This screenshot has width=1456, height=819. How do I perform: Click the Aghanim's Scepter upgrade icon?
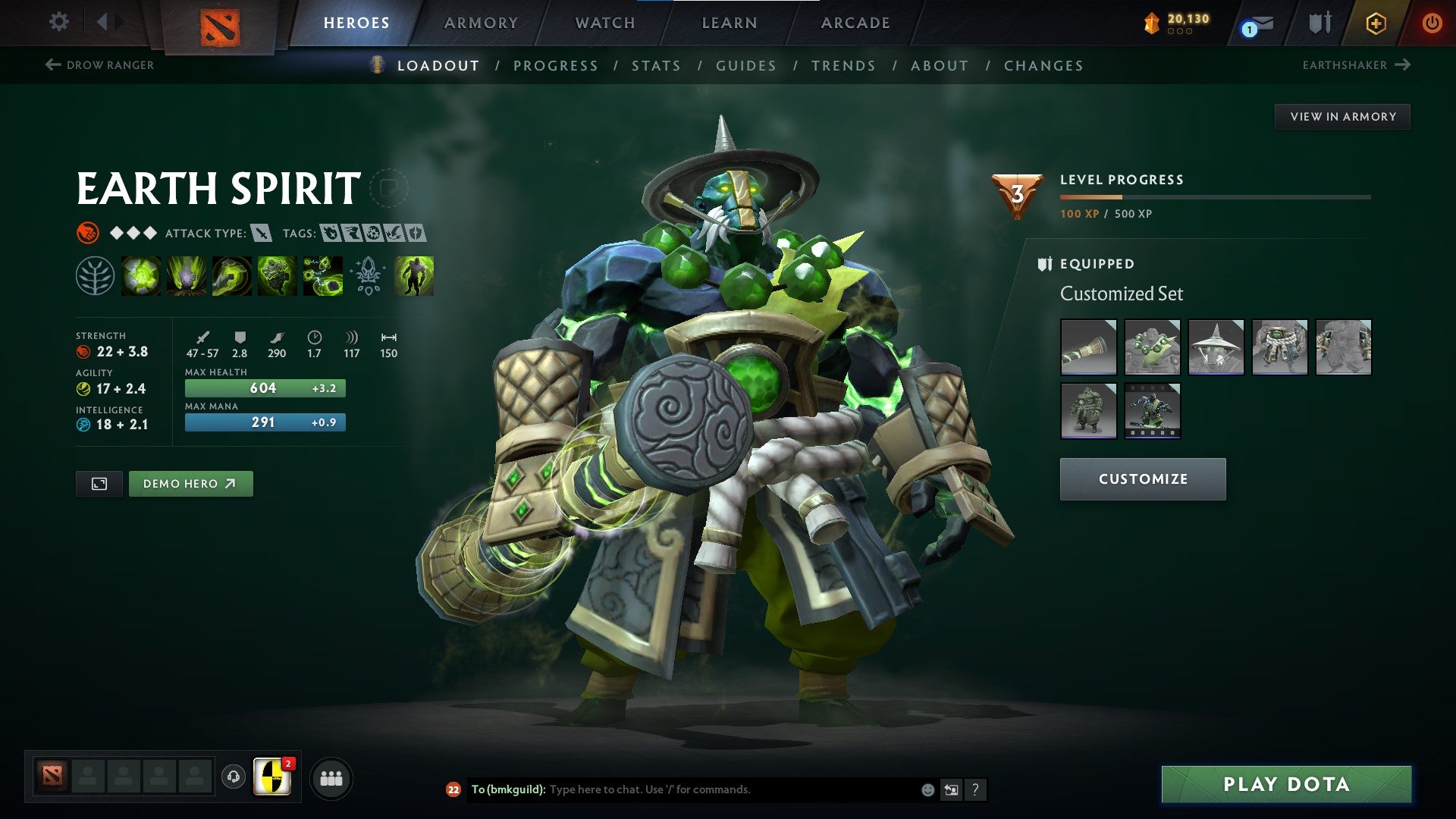coord(369,277)
